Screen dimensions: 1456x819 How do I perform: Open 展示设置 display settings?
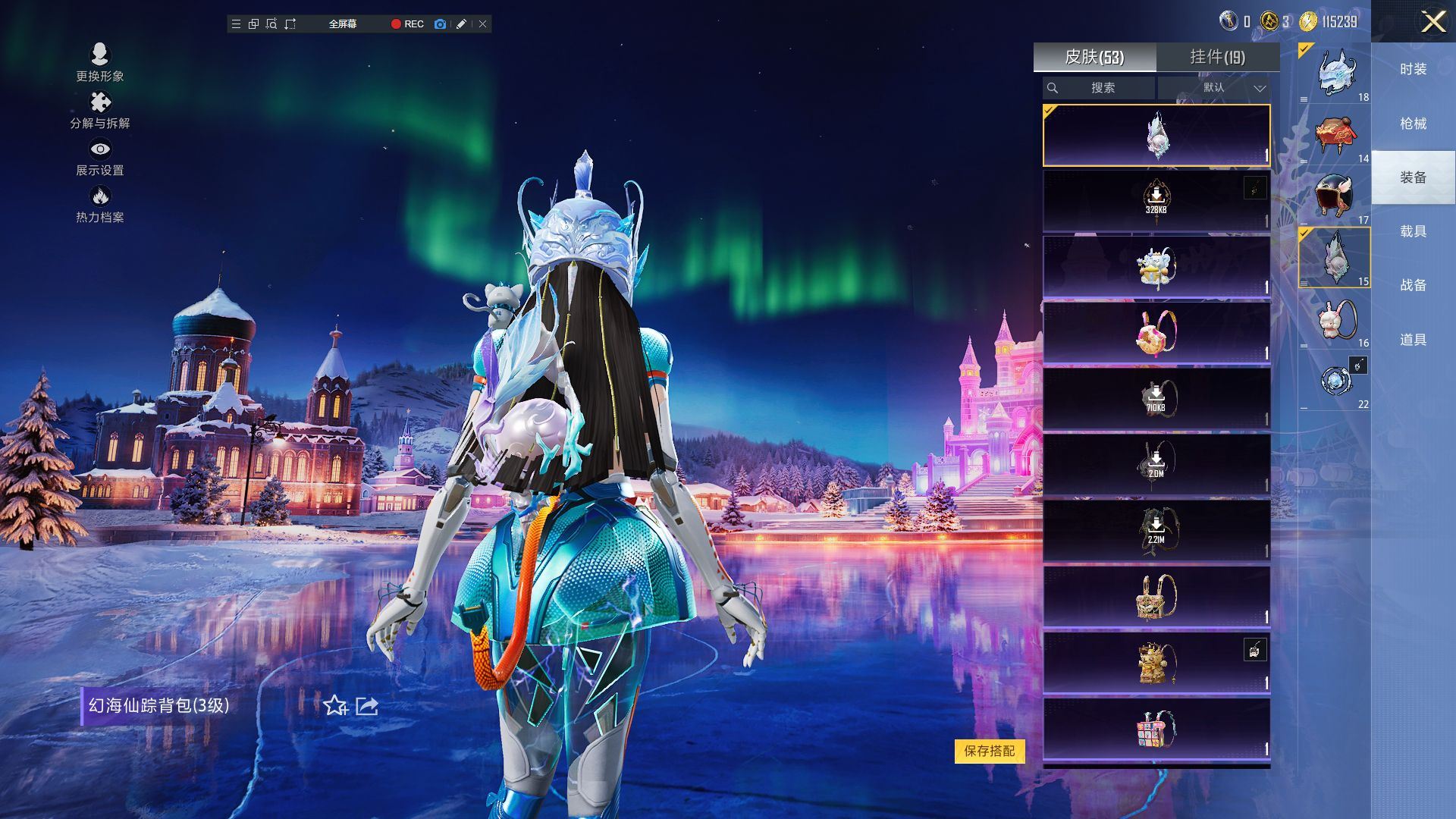point(99,157)
